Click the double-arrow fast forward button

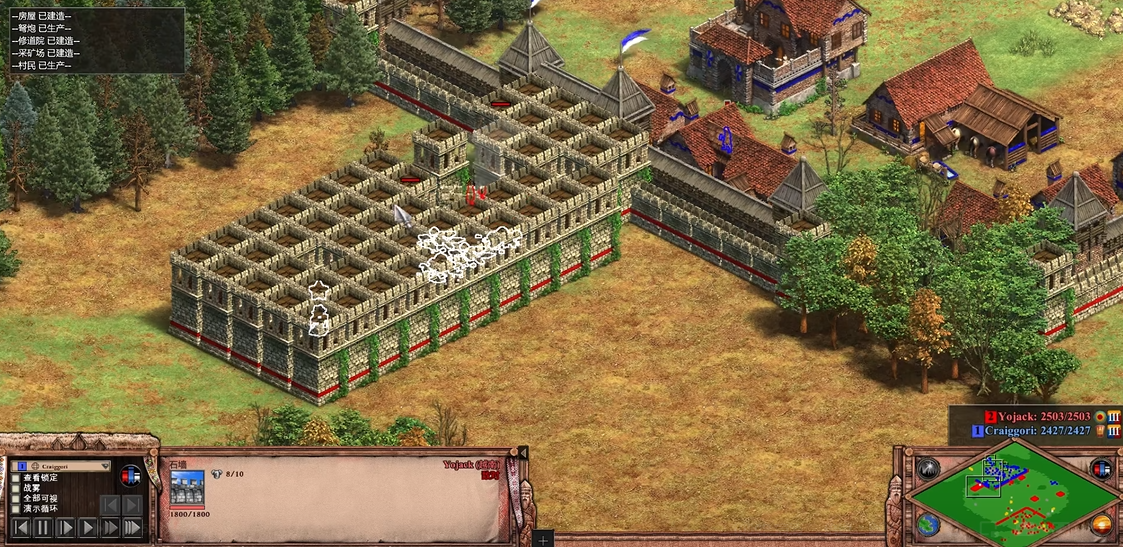(x=110, y=527)
